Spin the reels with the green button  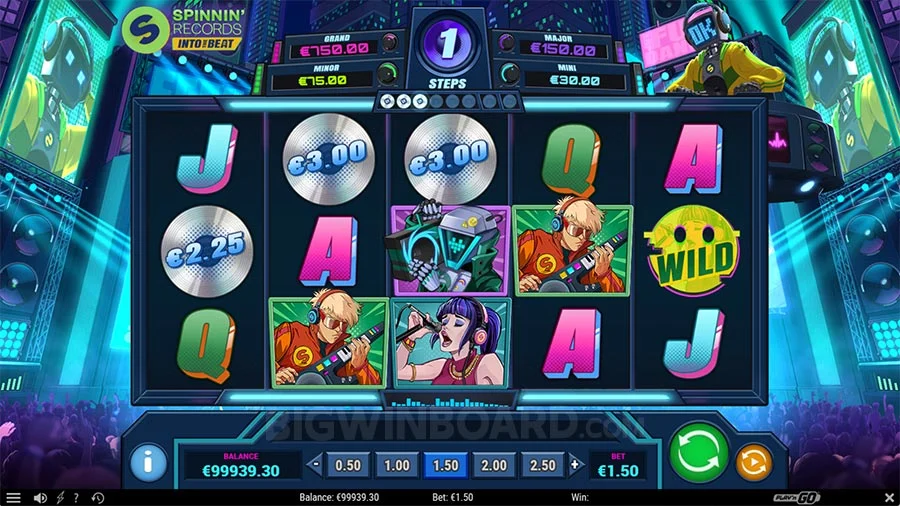[699, 454]
